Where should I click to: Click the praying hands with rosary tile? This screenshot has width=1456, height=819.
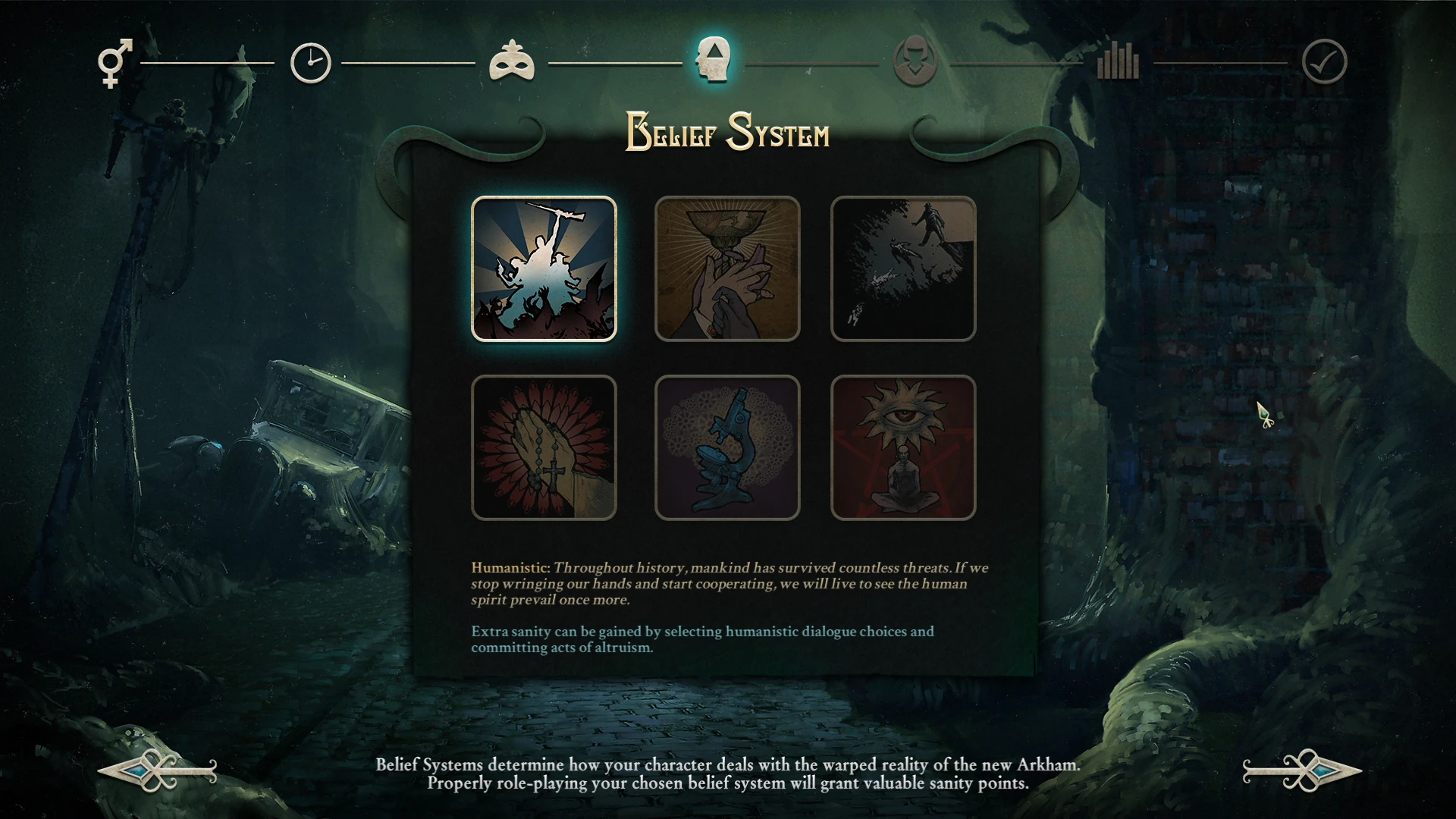point(544,447)
